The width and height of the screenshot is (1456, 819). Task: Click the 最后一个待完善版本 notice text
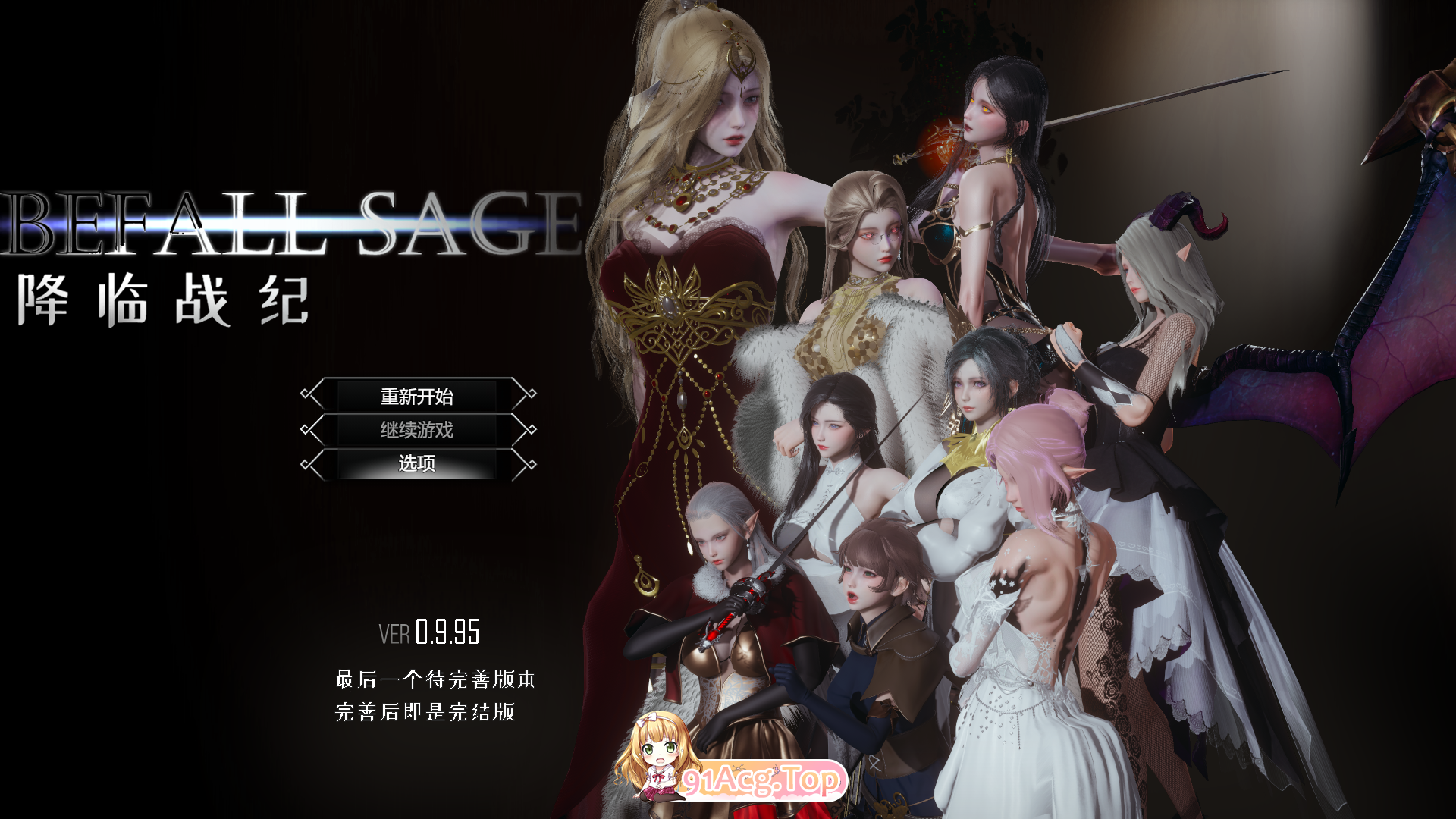tap(435, 680)
